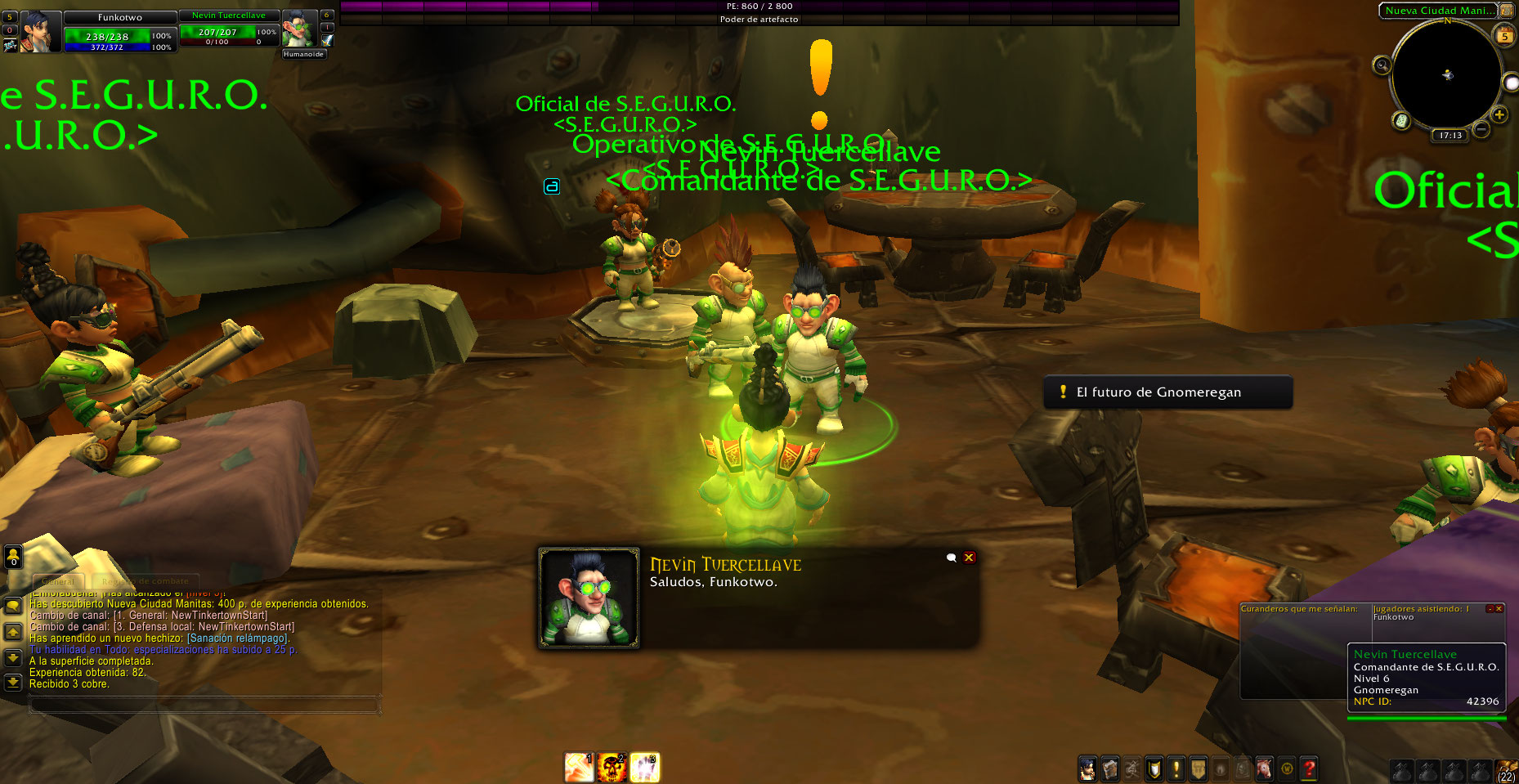
Task: Accept the El futuro de Gnomeregan quest
Action: coord(1167,392)
